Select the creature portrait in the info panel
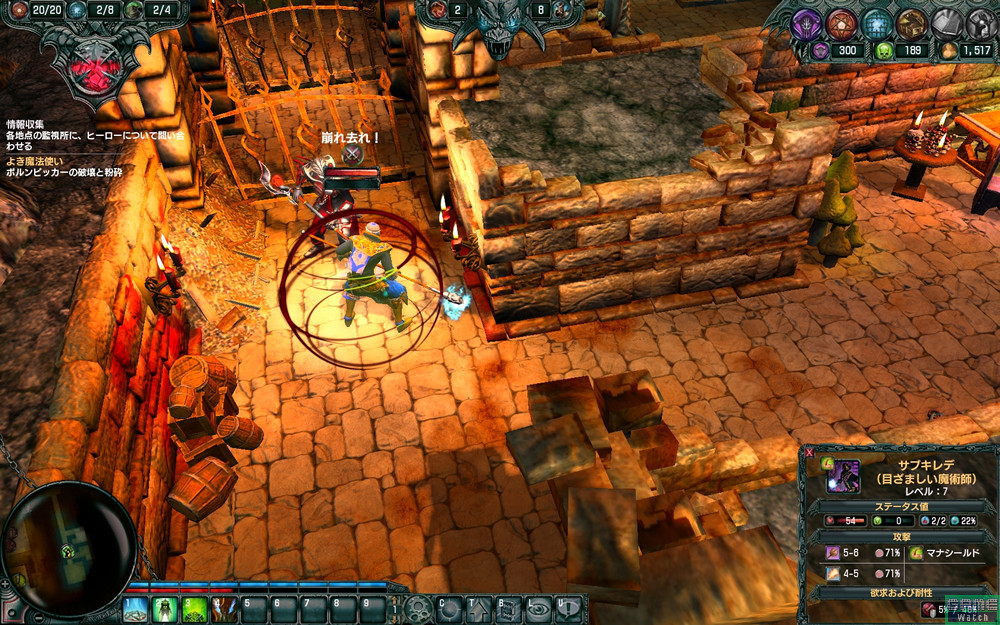The height and width of the screenshot is (625, 1000). click(x=842, y=478)
